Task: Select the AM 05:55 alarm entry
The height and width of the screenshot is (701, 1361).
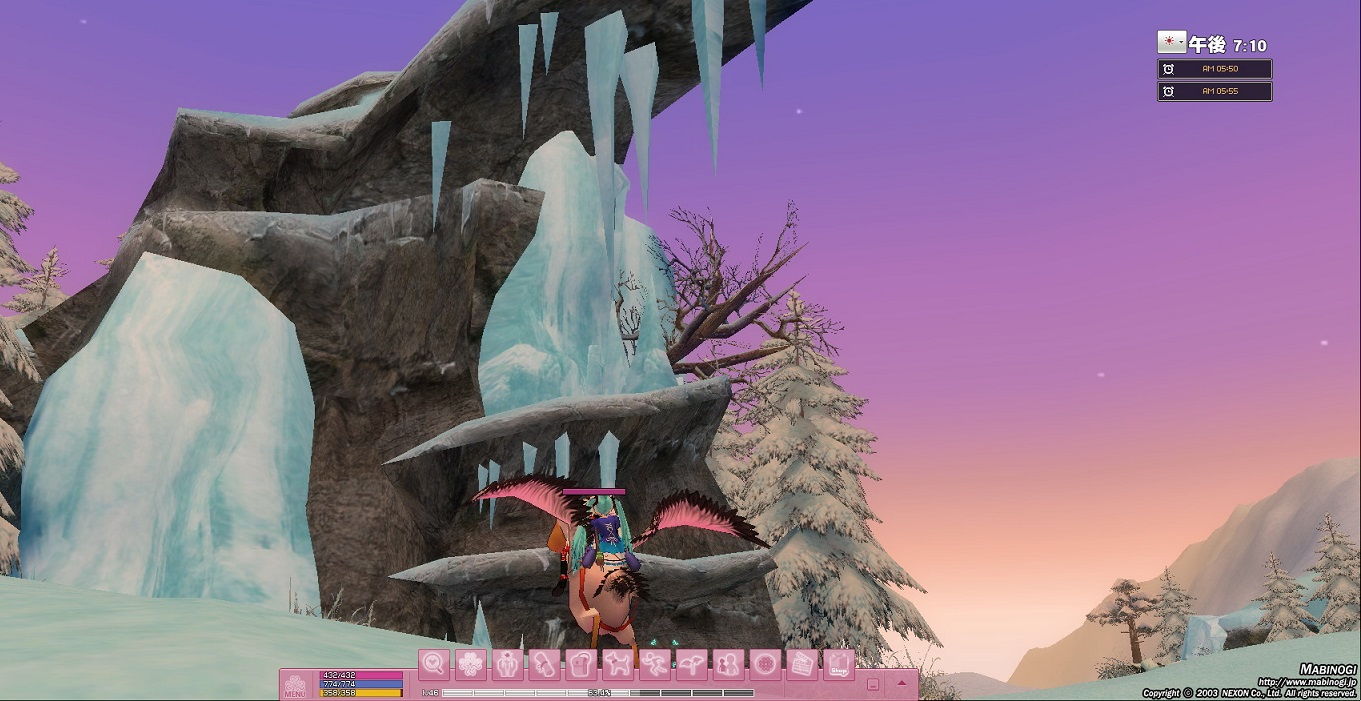Action: (x=1215, y=91)
